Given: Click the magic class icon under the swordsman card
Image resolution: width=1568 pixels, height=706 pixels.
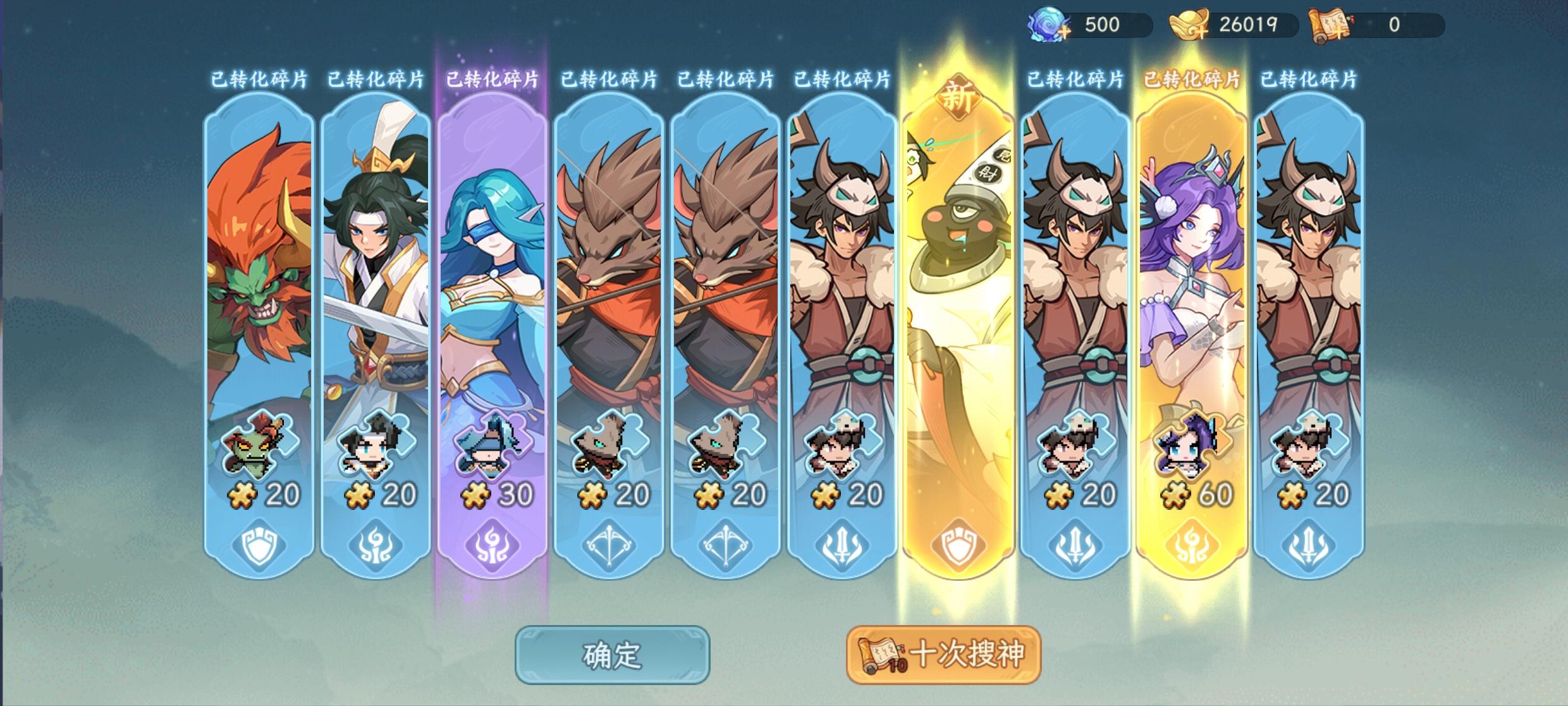Looking at the screenshot, I should coord(376,545).
